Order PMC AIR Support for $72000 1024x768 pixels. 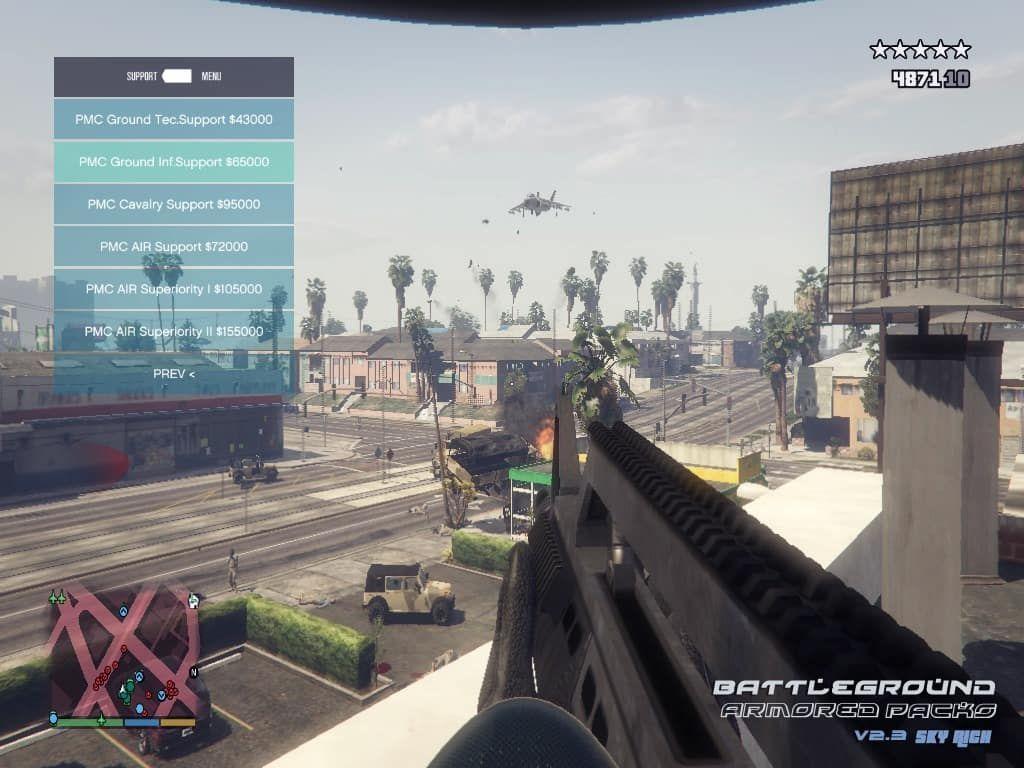pyautogui.click(x=174, y=246)
